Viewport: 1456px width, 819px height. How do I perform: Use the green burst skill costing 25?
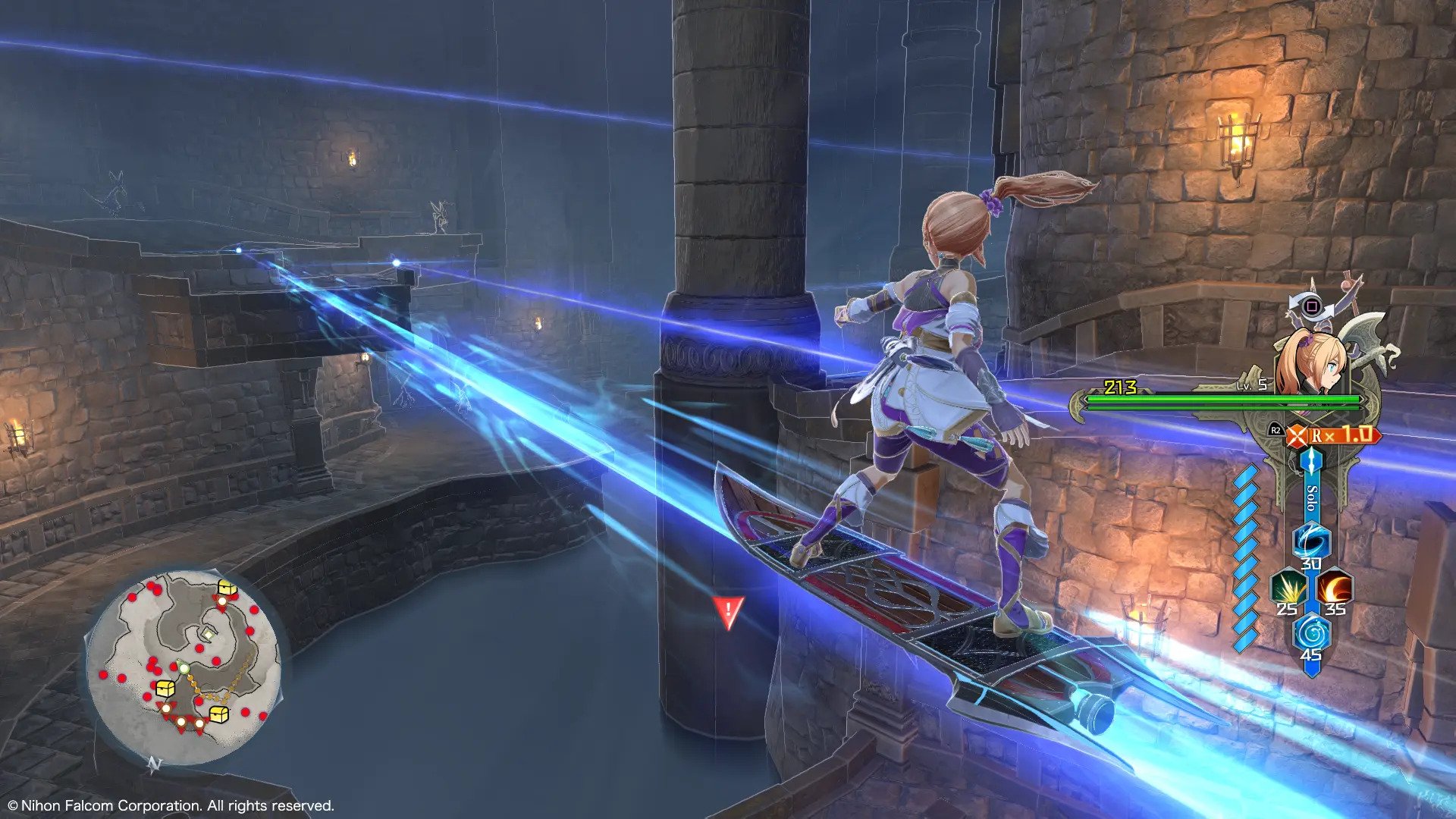click(x=1288, y=587)
